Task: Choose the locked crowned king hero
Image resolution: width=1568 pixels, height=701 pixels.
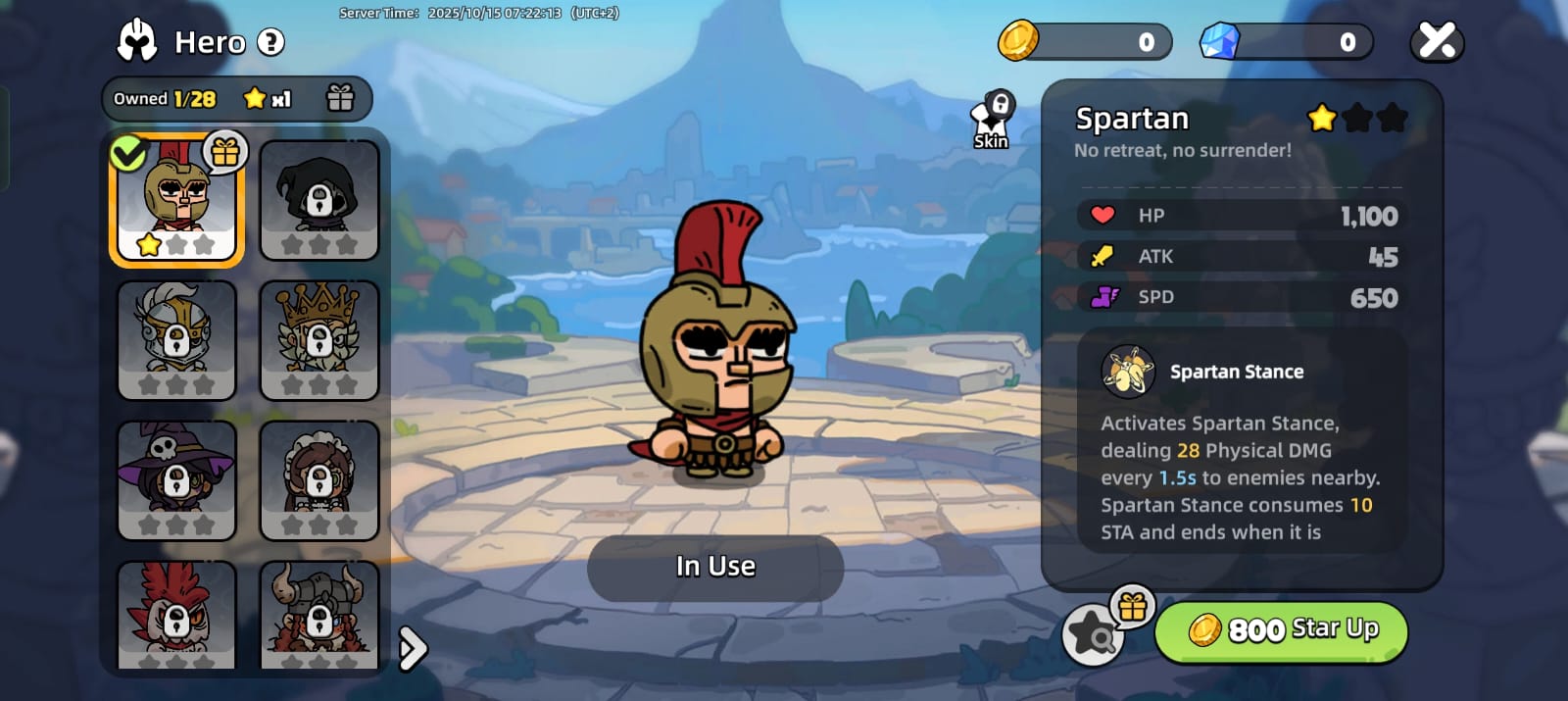Action: 318,340
